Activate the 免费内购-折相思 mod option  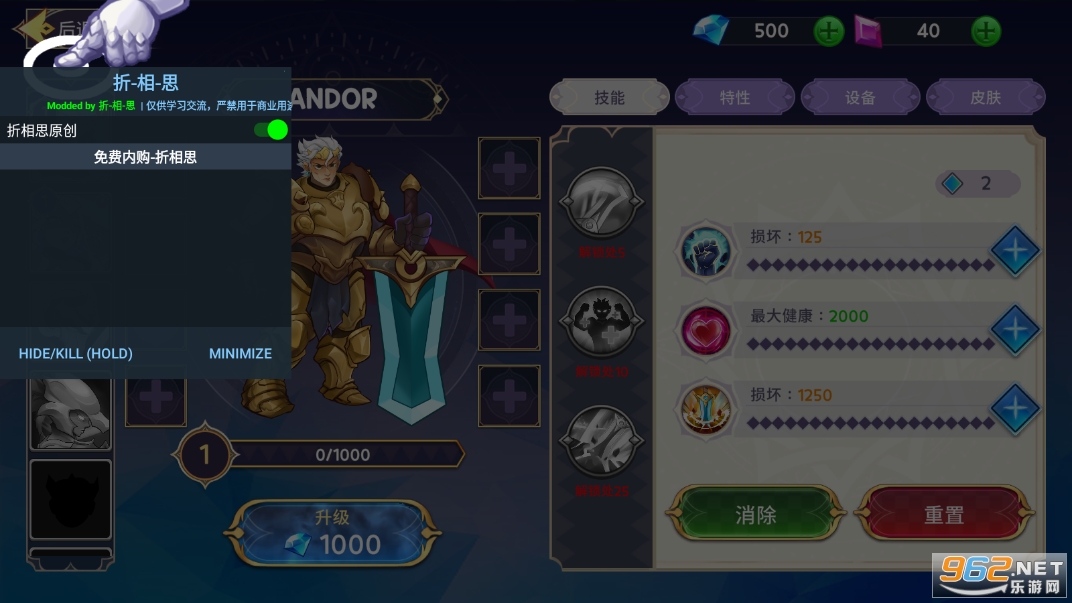145,157
